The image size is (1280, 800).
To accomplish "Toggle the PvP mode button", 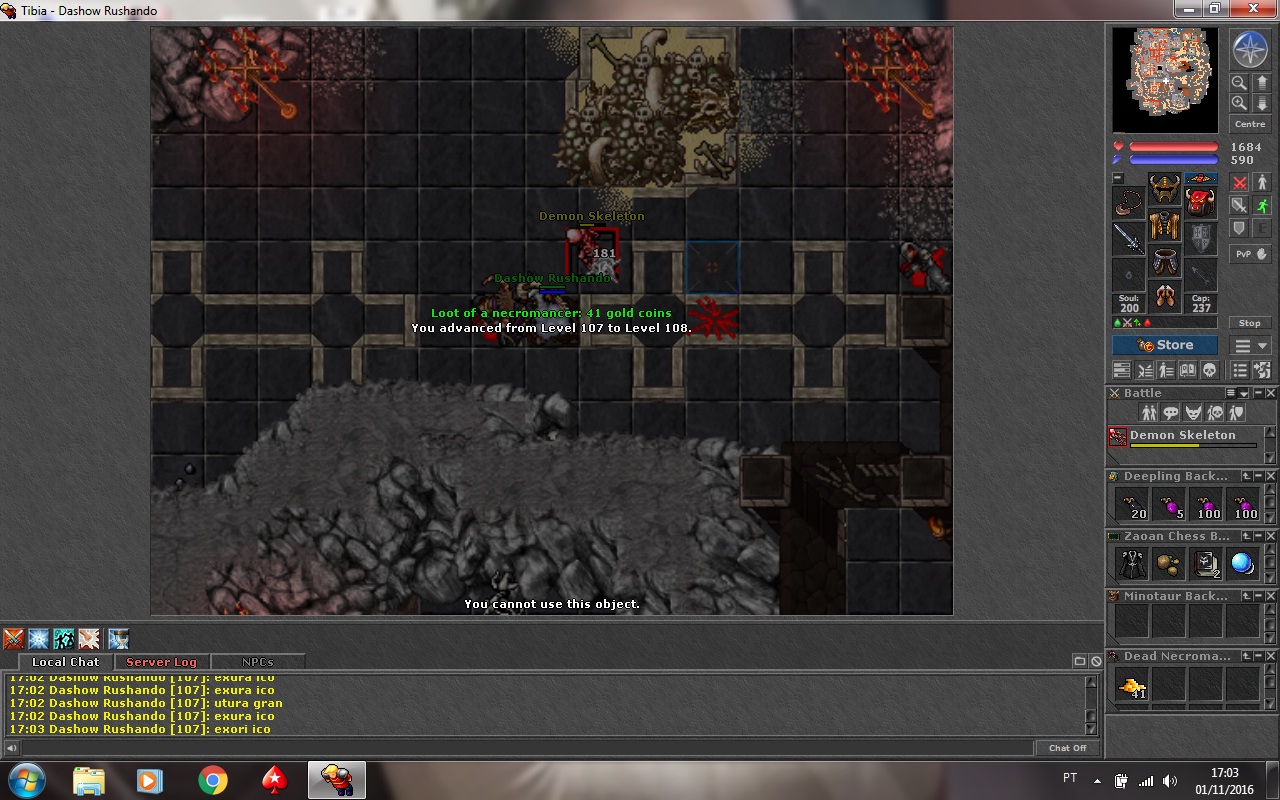I will click(1250, 254).
